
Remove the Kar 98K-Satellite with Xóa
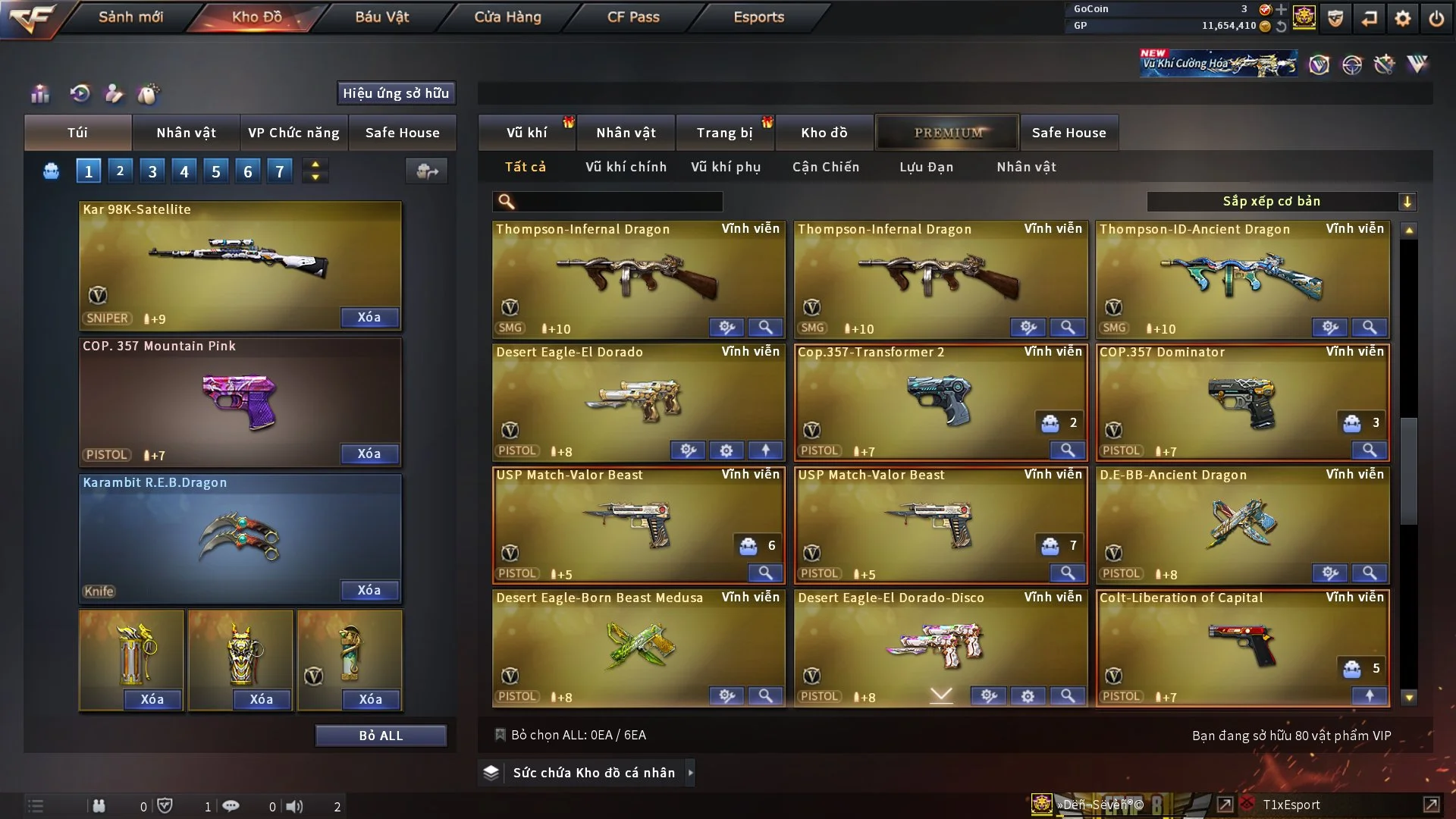point(369,317)
